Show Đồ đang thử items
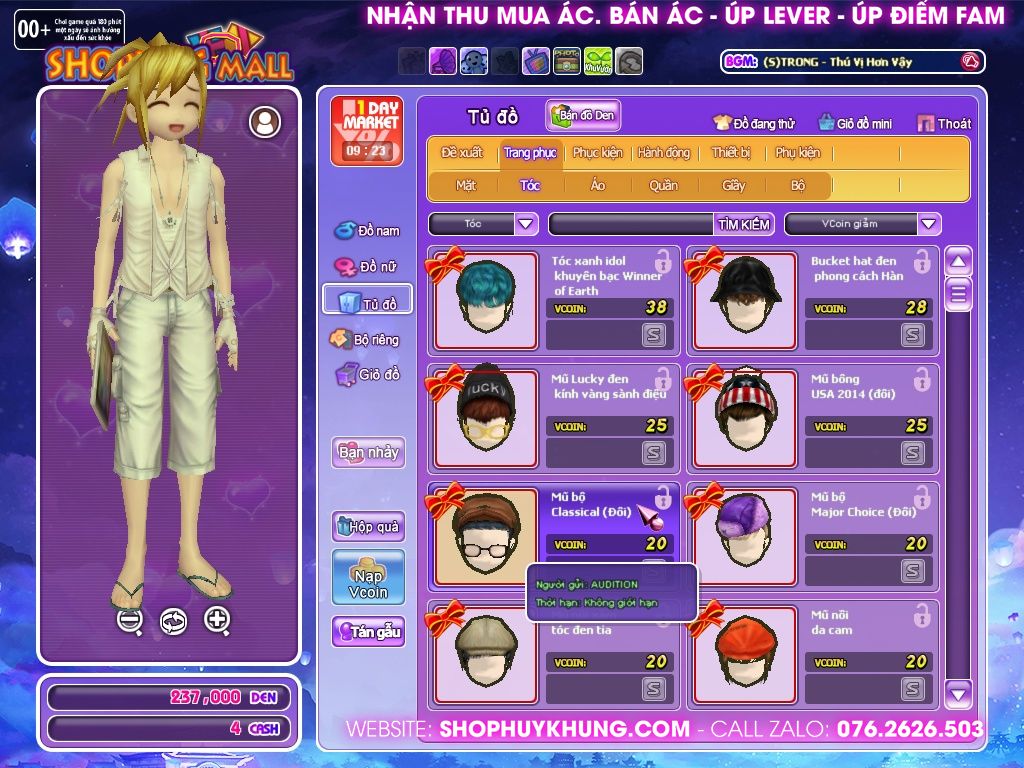Image resolution: width=1024 pixels, height=768 pixels. click(x=754, y=123)
